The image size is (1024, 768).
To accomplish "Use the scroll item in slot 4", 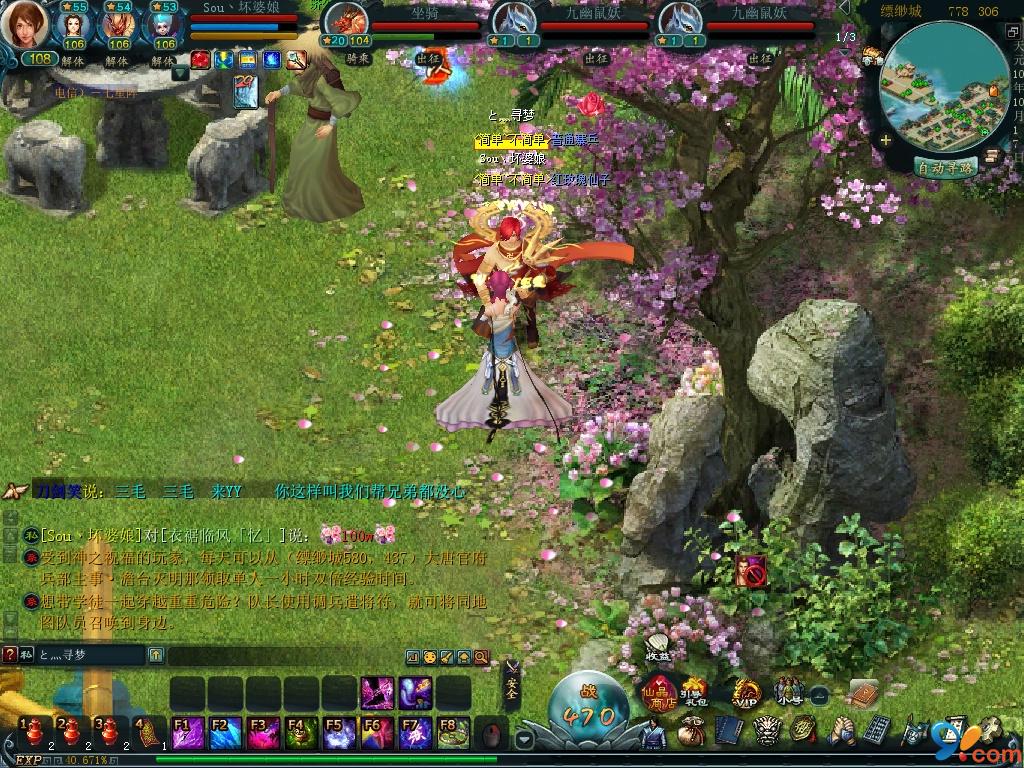I will tap(148, 732).
